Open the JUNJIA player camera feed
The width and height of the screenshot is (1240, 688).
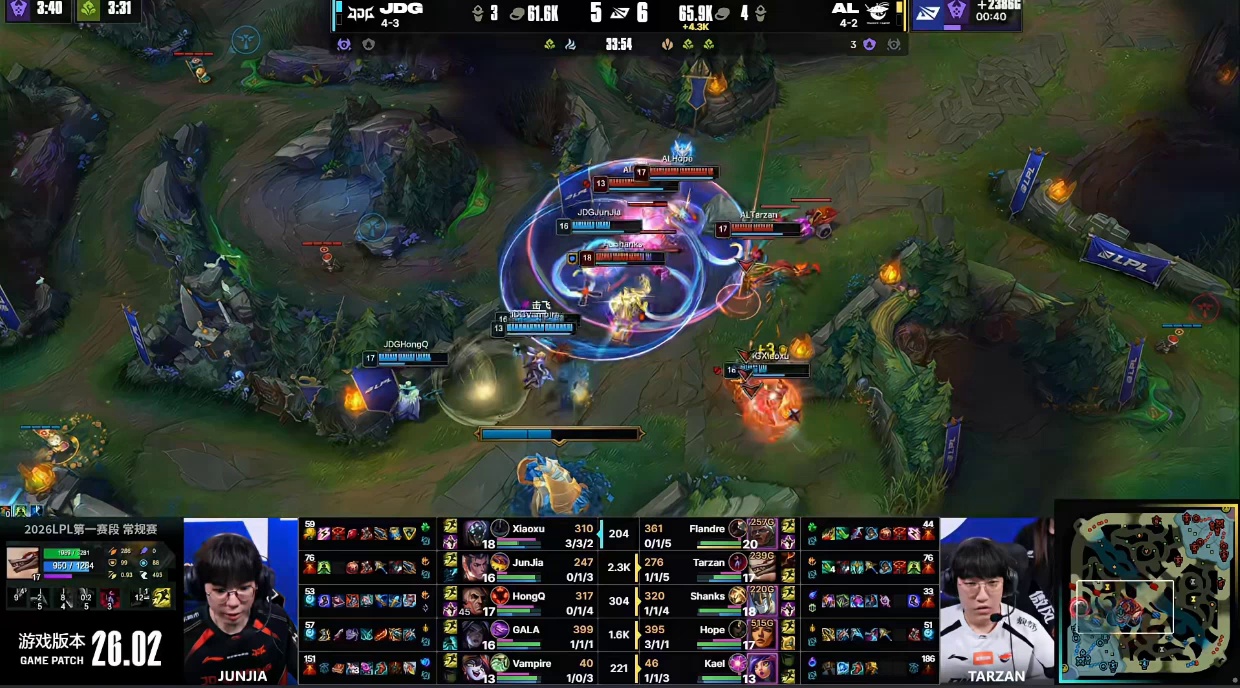point(241,600)
